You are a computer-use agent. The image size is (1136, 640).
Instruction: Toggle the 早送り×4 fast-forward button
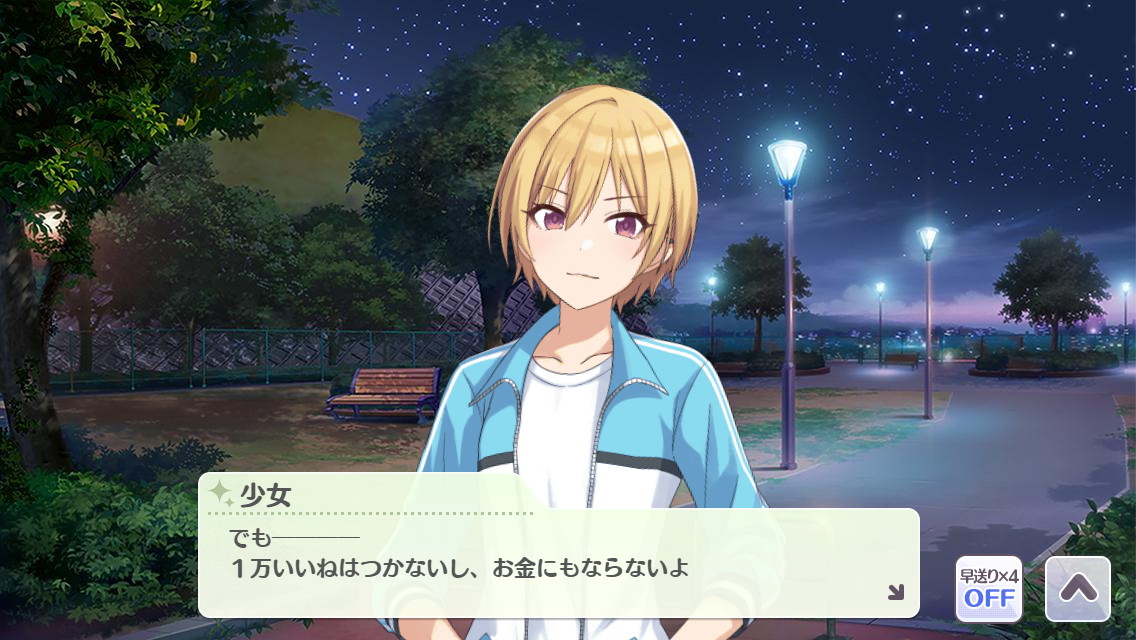[988, 589]
